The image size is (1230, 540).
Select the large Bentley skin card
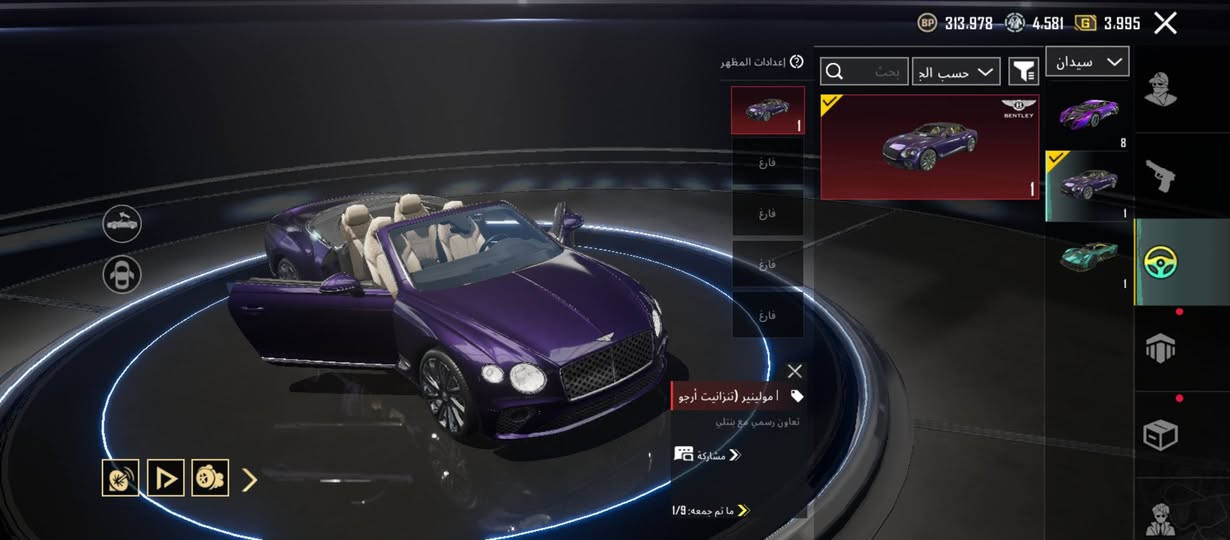pos(929,147)
